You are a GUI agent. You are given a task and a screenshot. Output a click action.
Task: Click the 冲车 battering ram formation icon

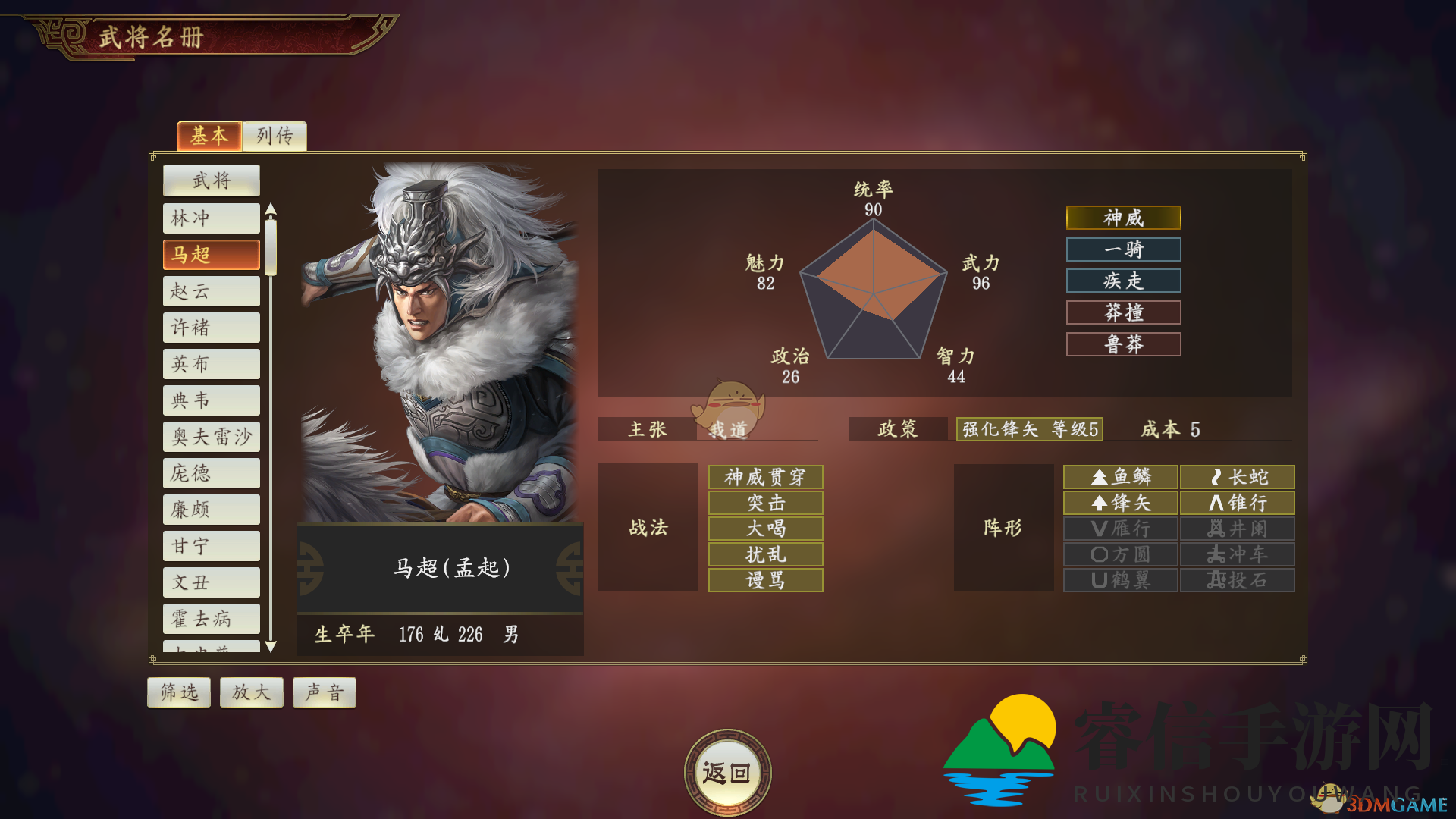click(1237, 554)
